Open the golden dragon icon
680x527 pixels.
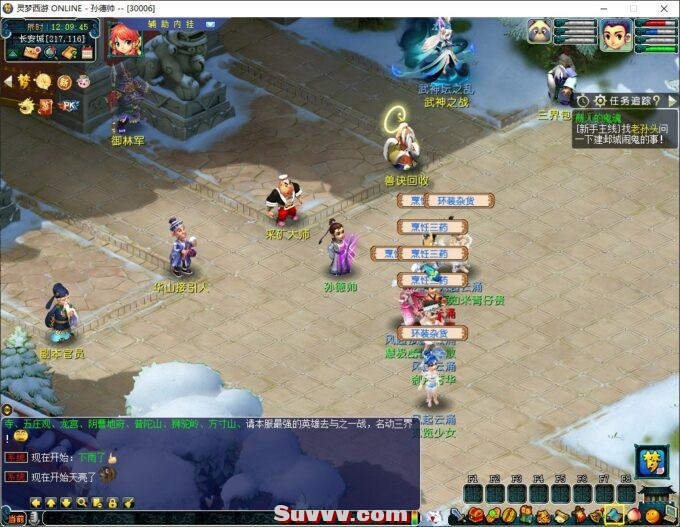pyautogui.click(x=23, y=104)
